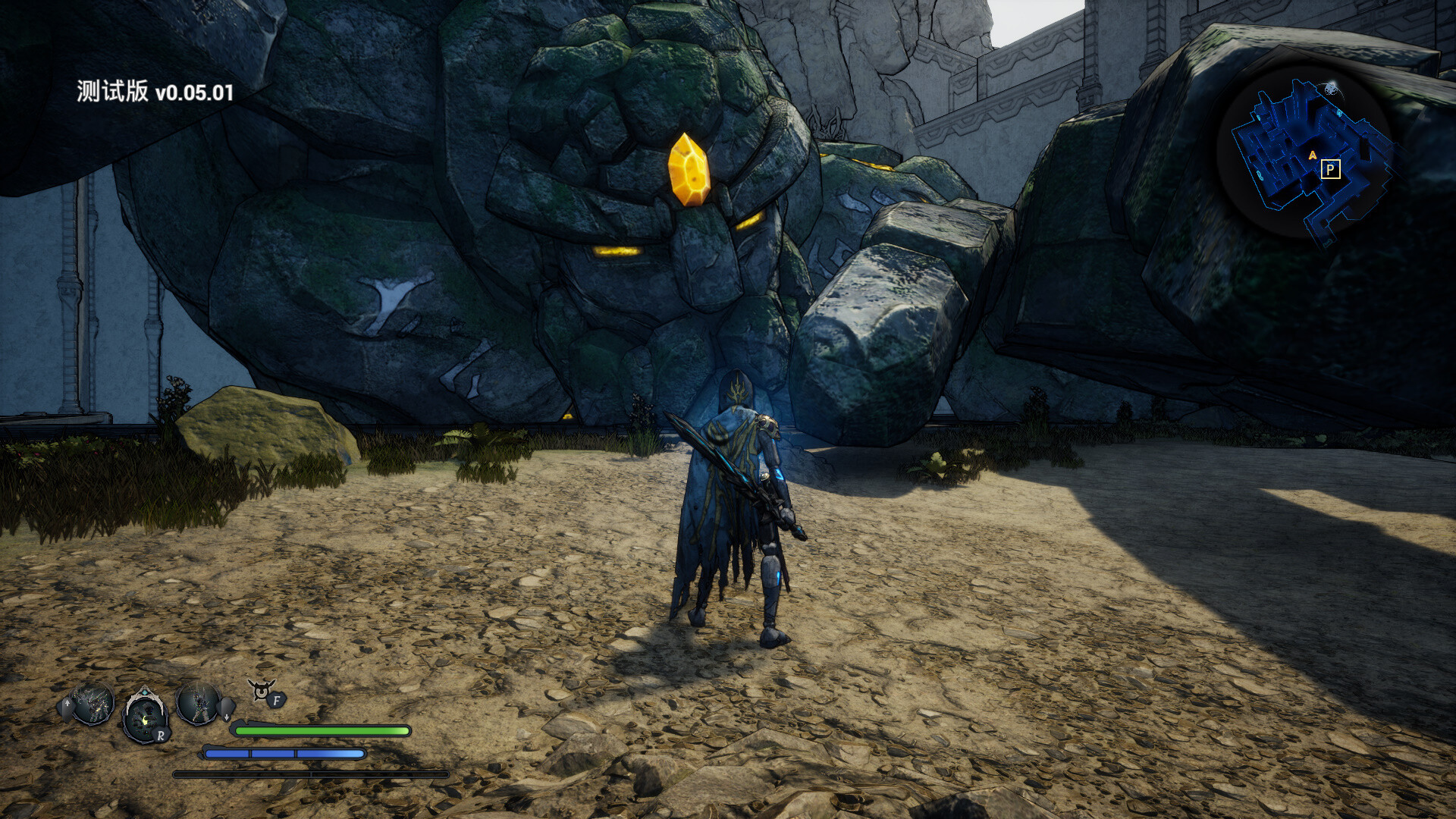The height and width of the screenshot is (819, 1456).
Task: Toggle the up-arrow switcher beside the left skill
Action: pos(67,703)
